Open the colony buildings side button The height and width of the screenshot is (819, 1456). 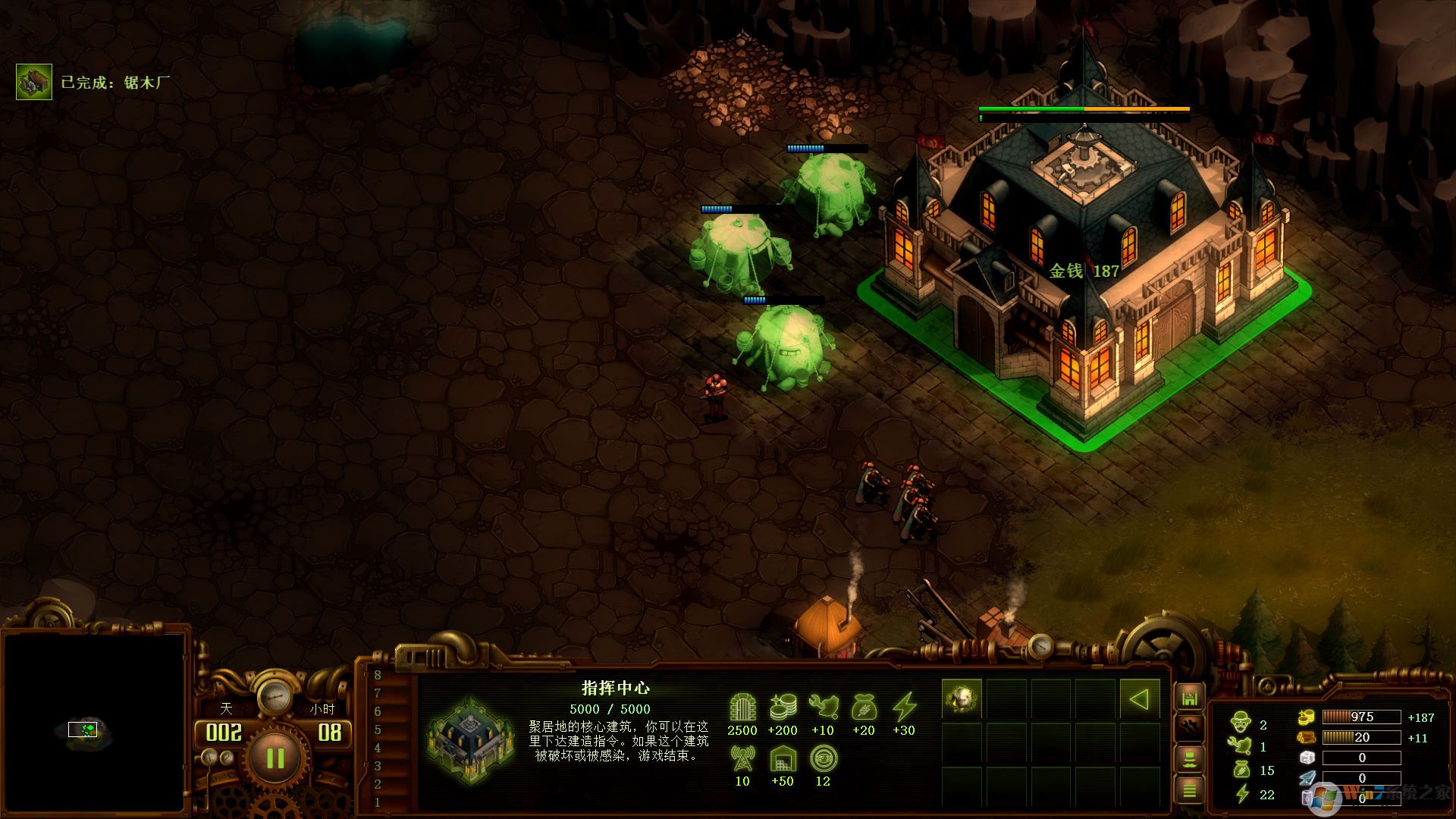coord(1189,698)
